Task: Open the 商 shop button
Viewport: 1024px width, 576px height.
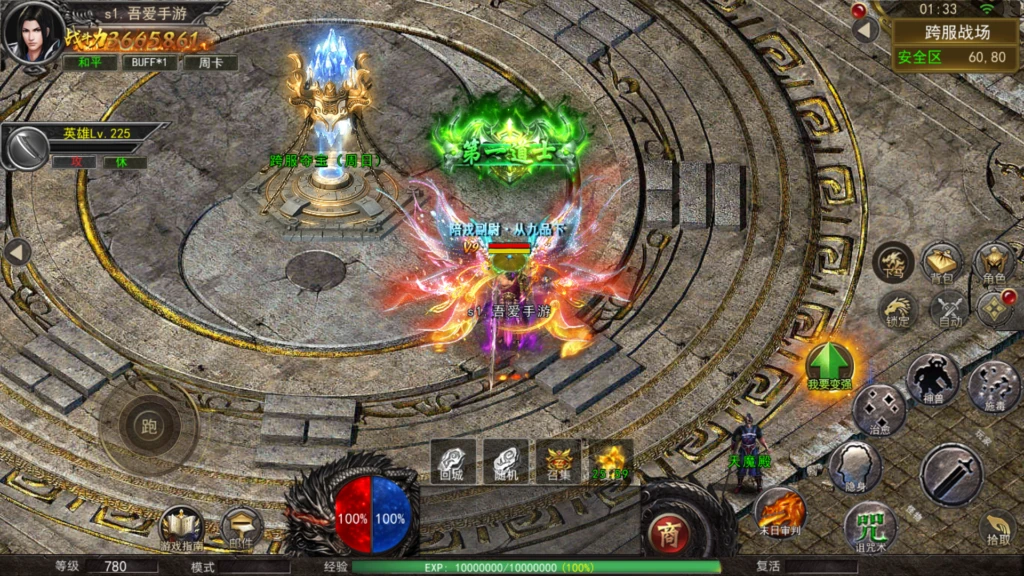Action: tap(670, 532)
